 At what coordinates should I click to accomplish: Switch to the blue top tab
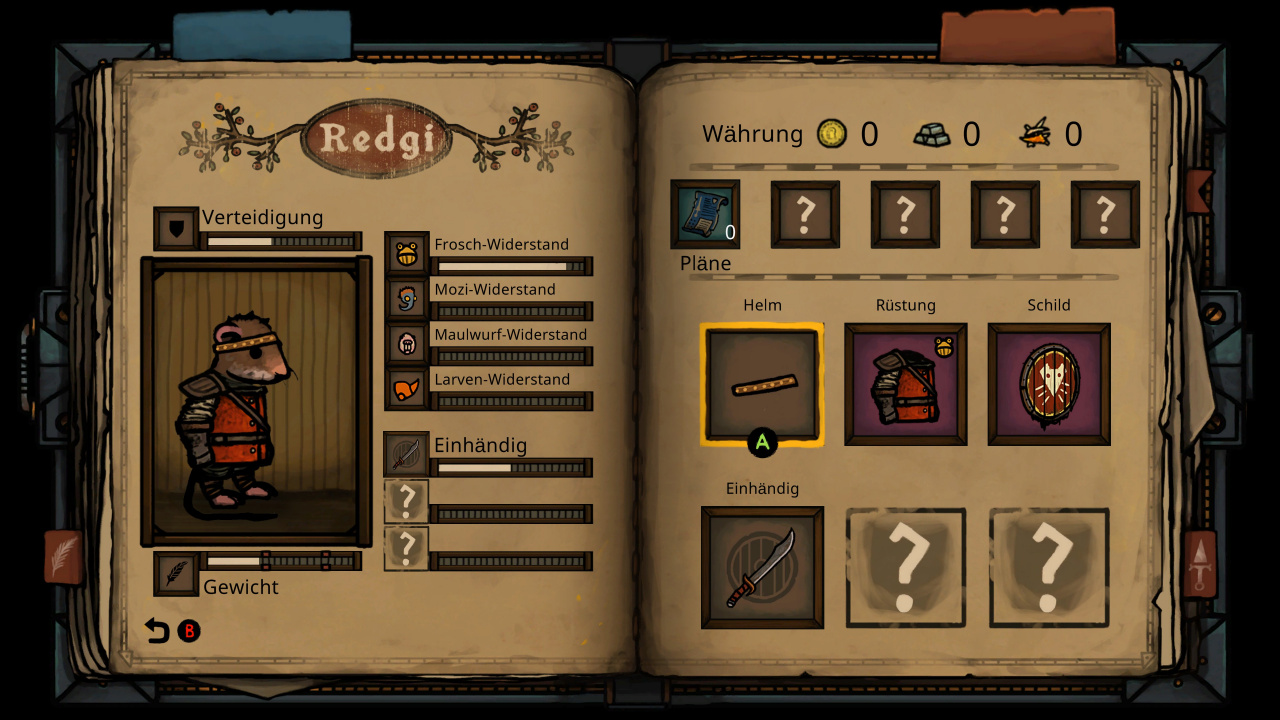pos(262,35)
